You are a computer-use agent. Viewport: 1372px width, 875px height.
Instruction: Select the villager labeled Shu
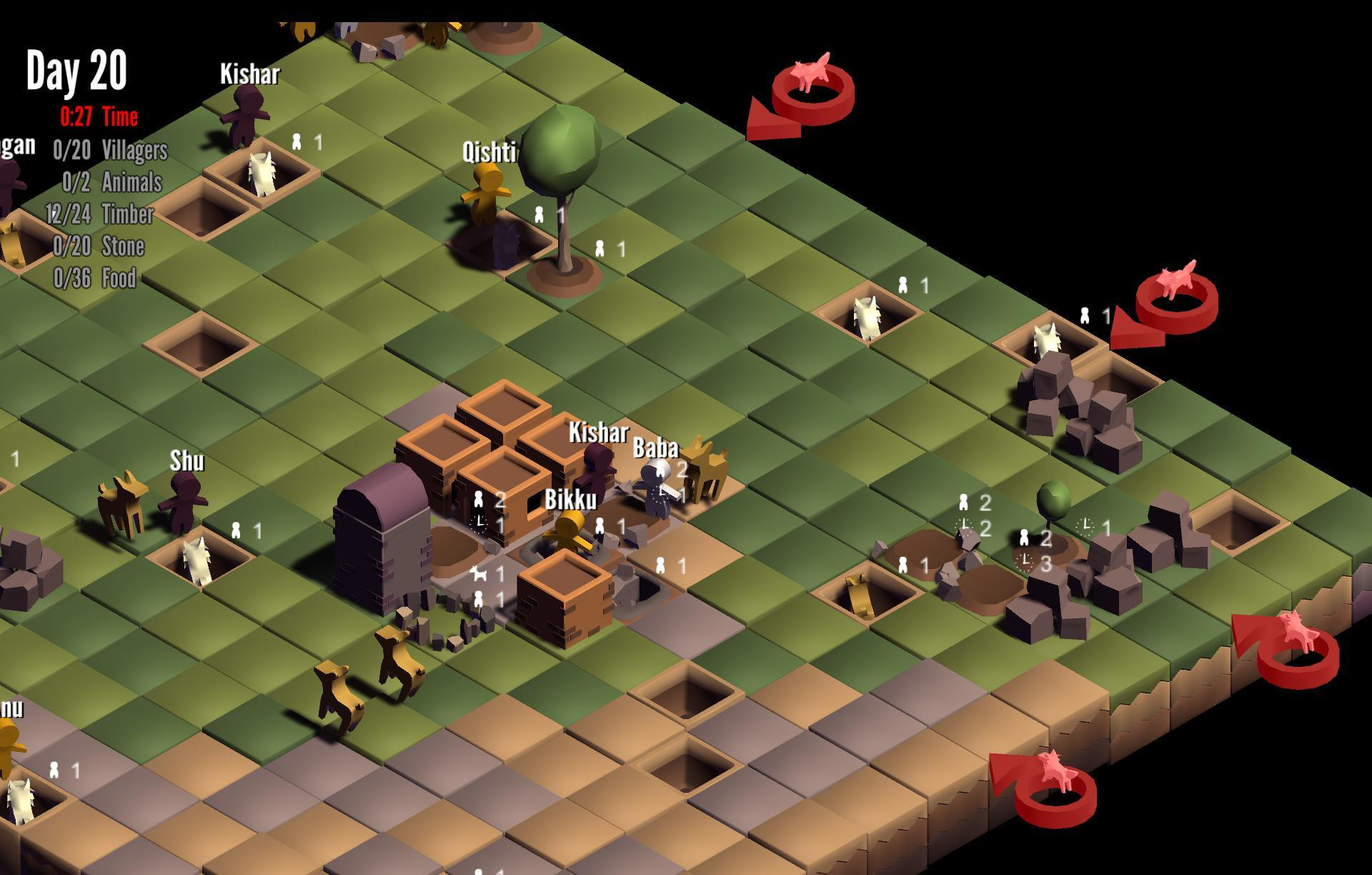coord(186,500)
